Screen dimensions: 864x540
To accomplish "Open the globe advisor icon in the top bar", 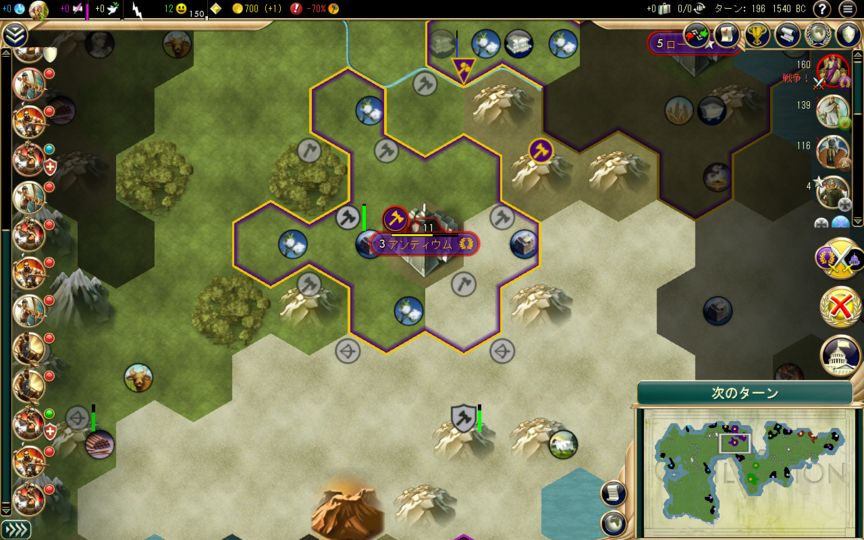I will 817,36.
